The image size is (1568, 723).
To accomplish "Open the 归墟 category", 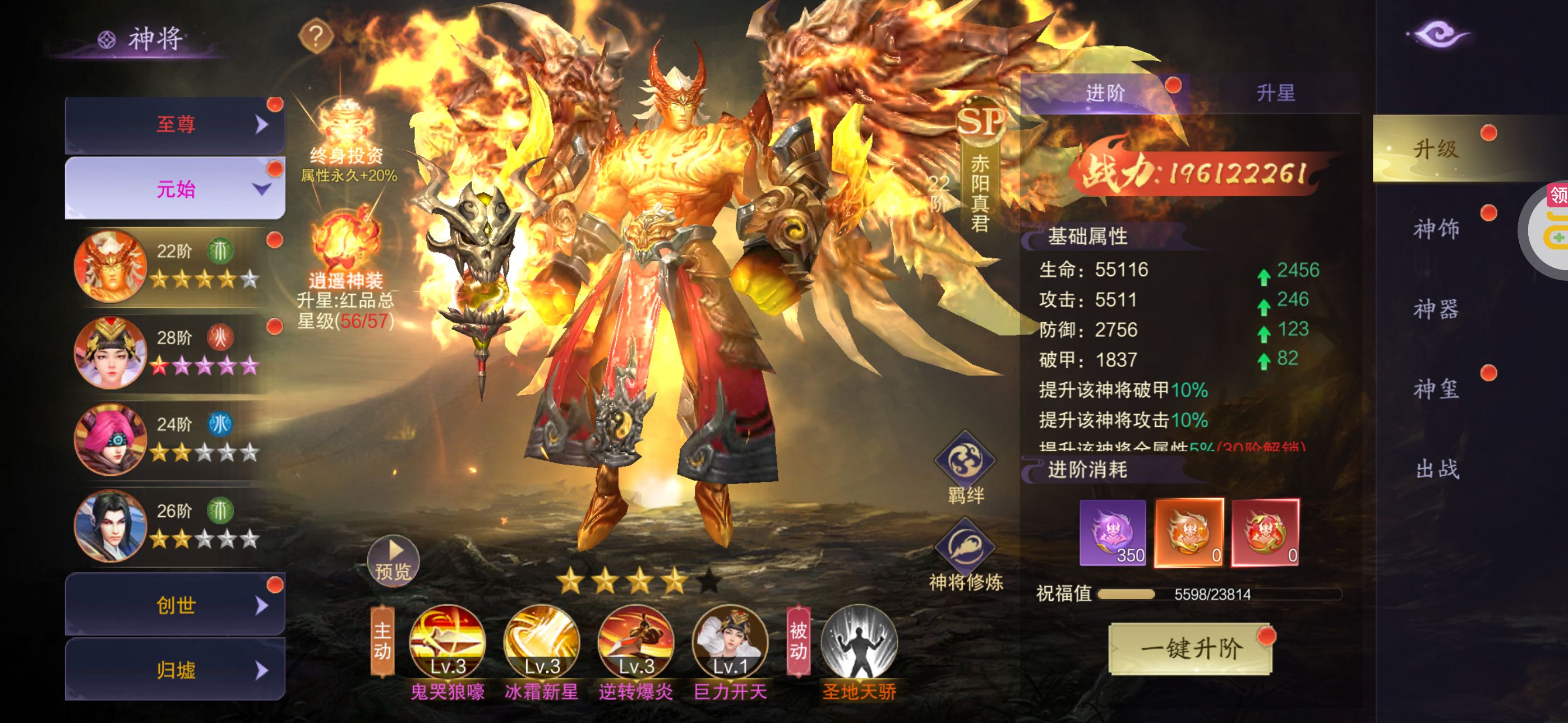I will point(176,670).
